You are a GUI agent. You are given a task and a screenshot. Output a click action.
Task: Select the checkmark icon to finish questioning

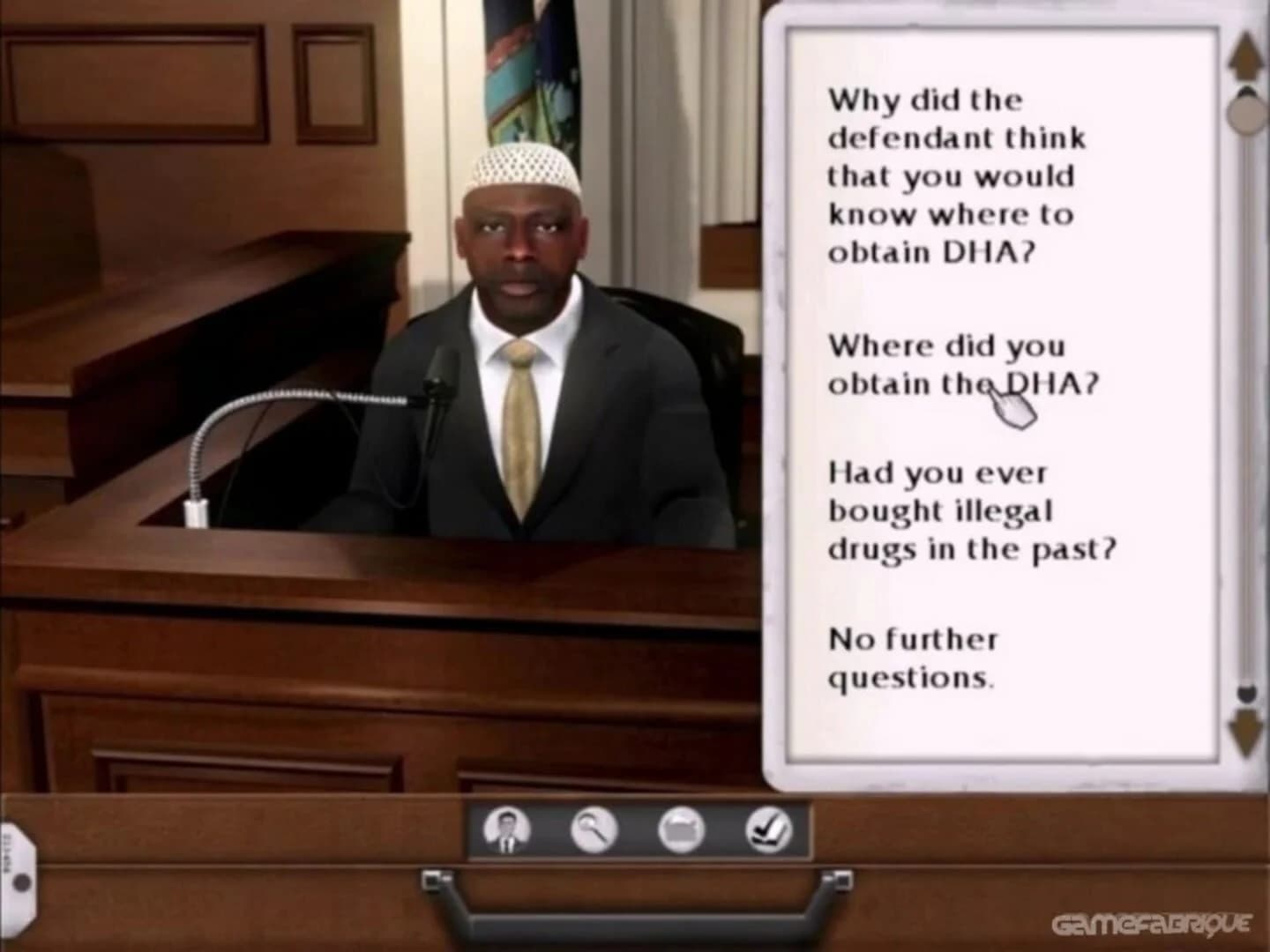[770, 828]
